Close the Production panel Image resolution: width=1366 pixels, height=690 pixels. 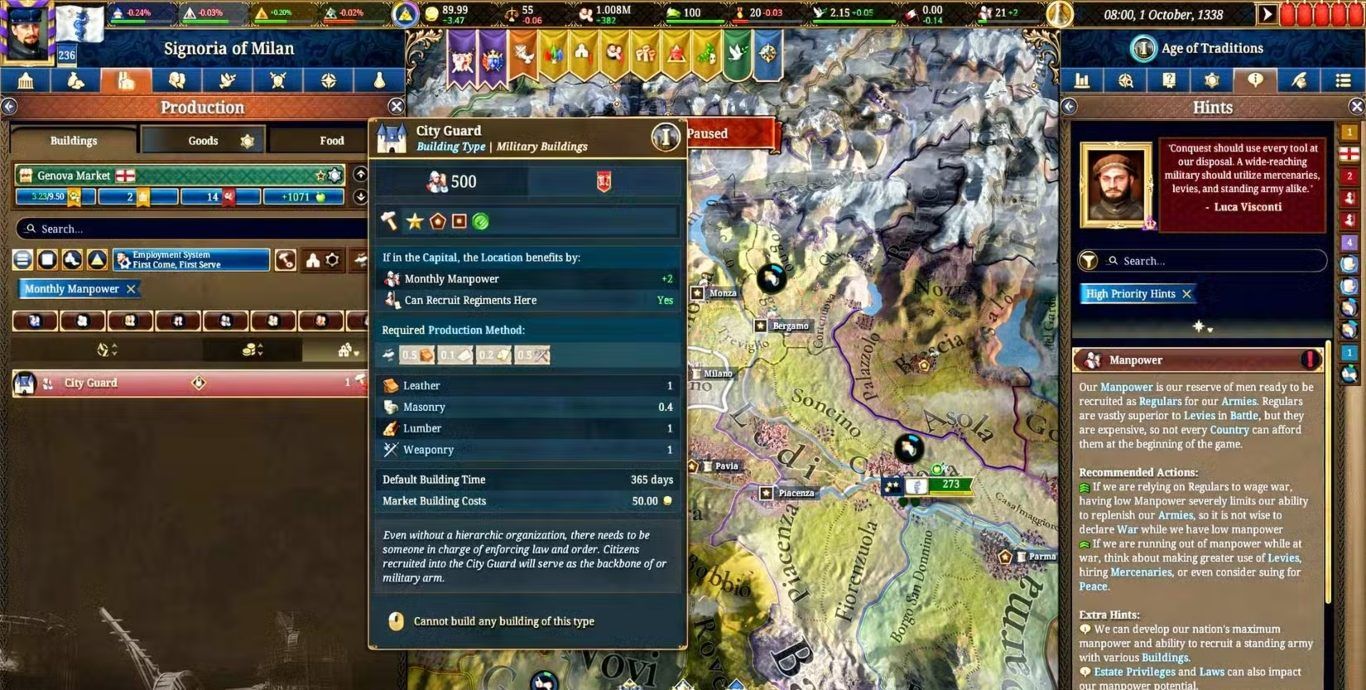click(396, 107)
